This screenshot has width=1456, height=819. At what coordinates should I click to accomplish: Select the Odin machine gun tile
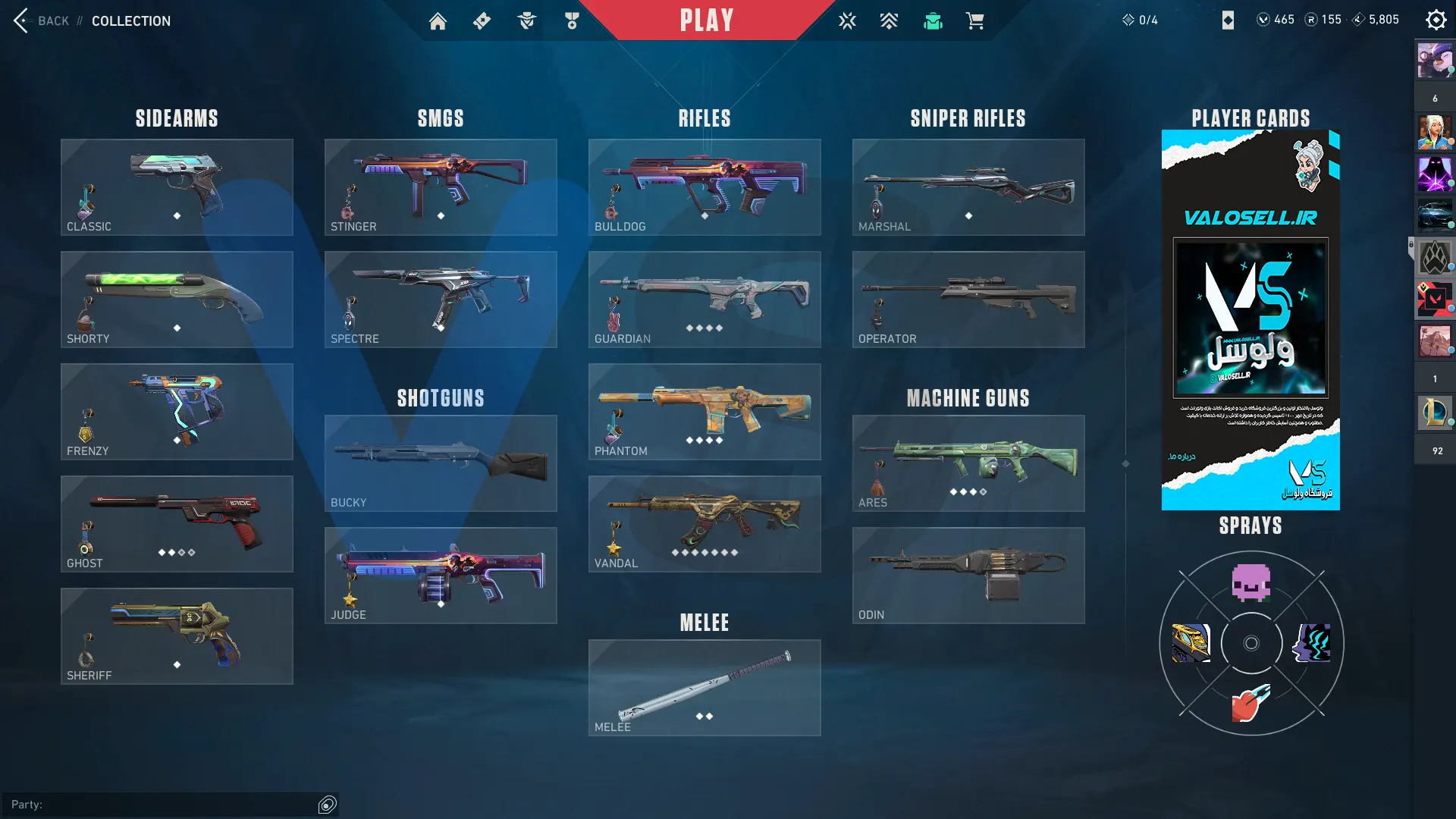pyautogui.click(x=968, y=576)
